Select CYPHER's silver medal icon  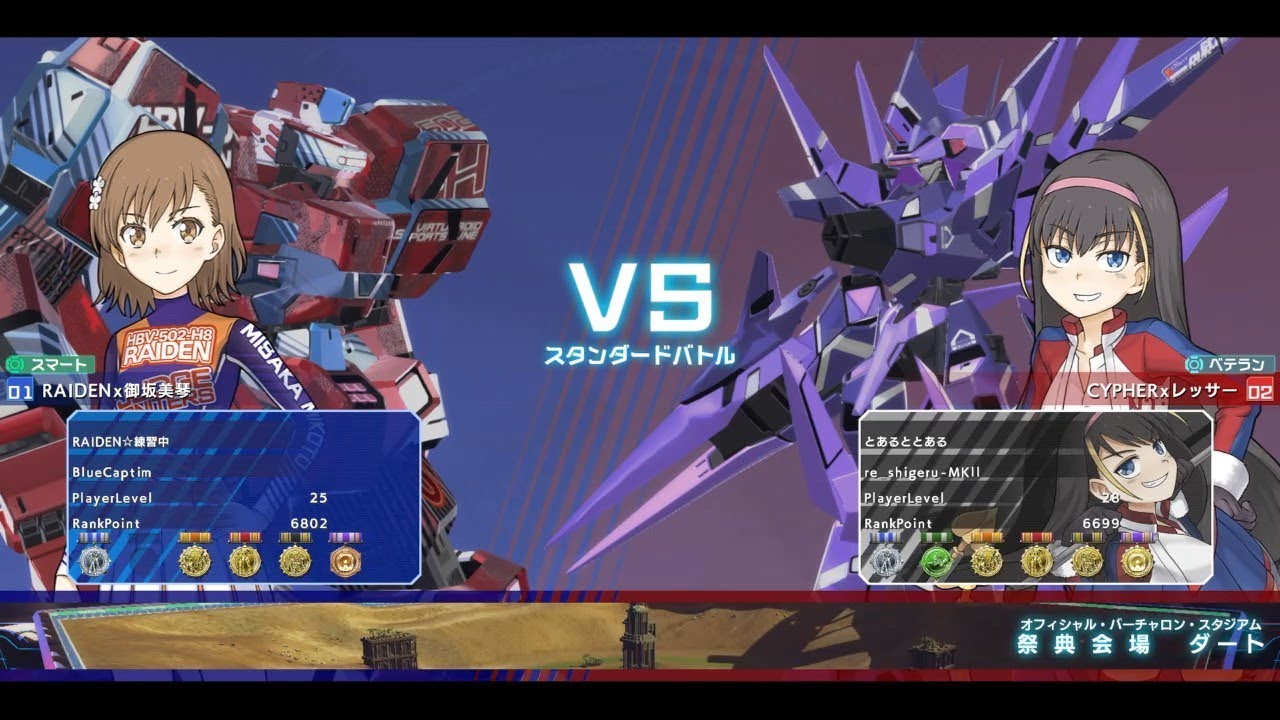(x=887, y=560)
